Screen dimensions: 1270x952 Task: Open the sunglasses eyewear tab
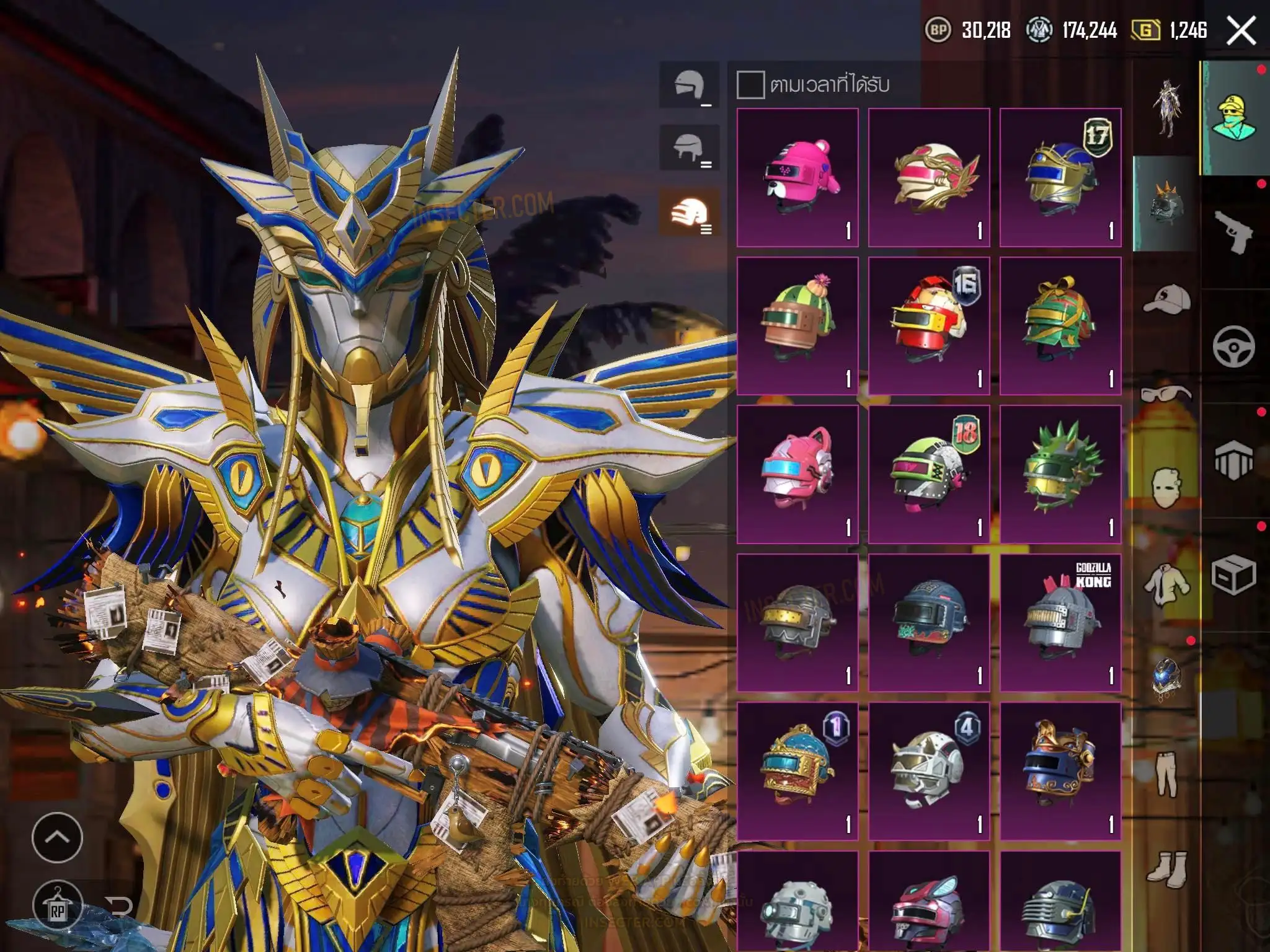point(1166,394)
